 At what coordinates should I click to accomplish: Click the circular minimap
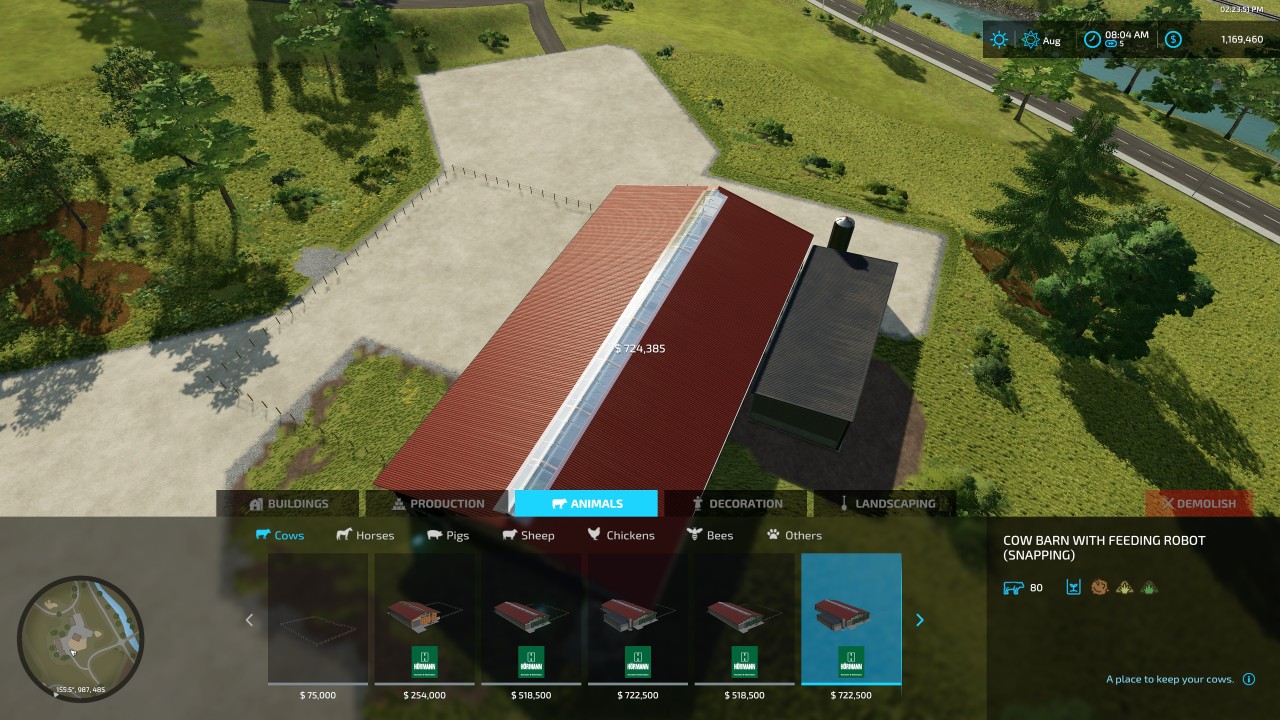(80, 638)
